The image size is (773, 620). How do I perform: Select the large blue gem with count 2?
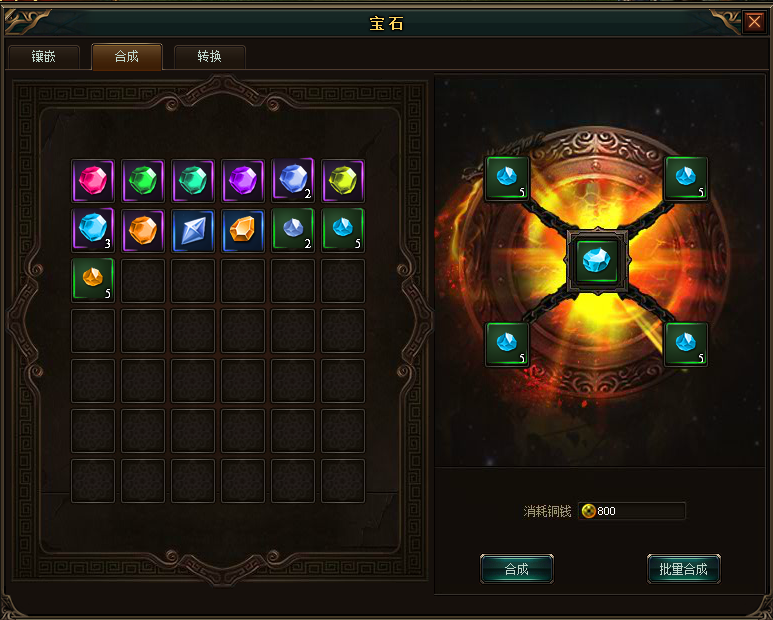(293, 180)
